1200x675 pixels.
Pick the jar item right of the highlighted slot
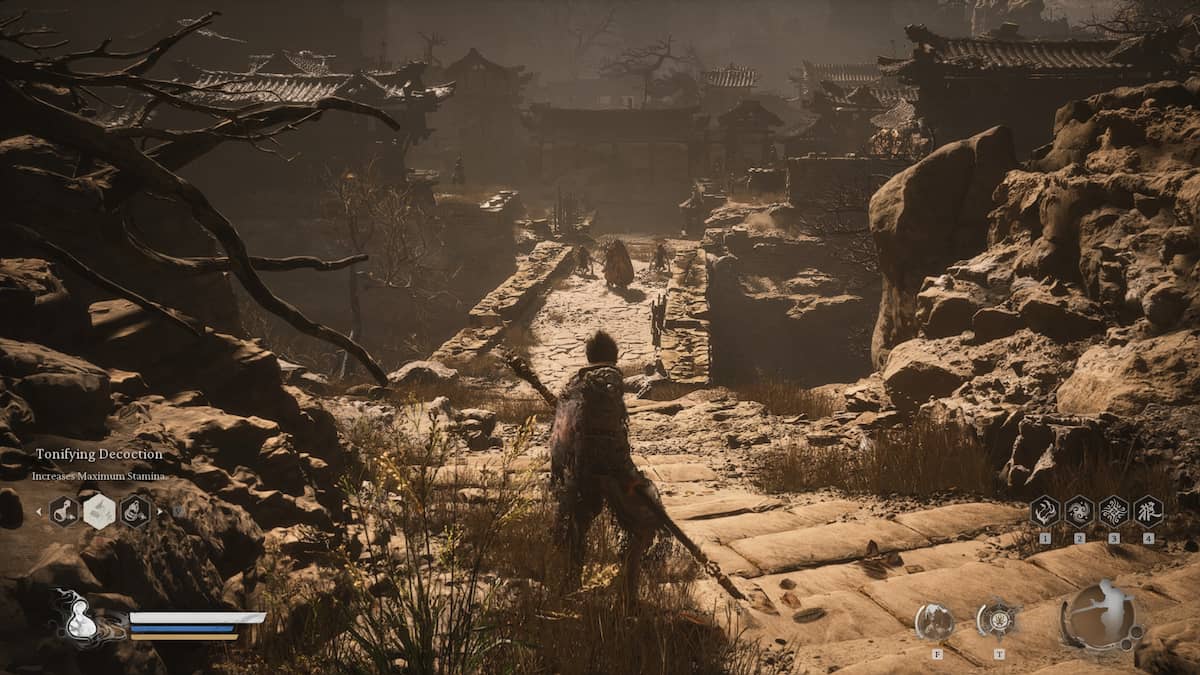135,512
